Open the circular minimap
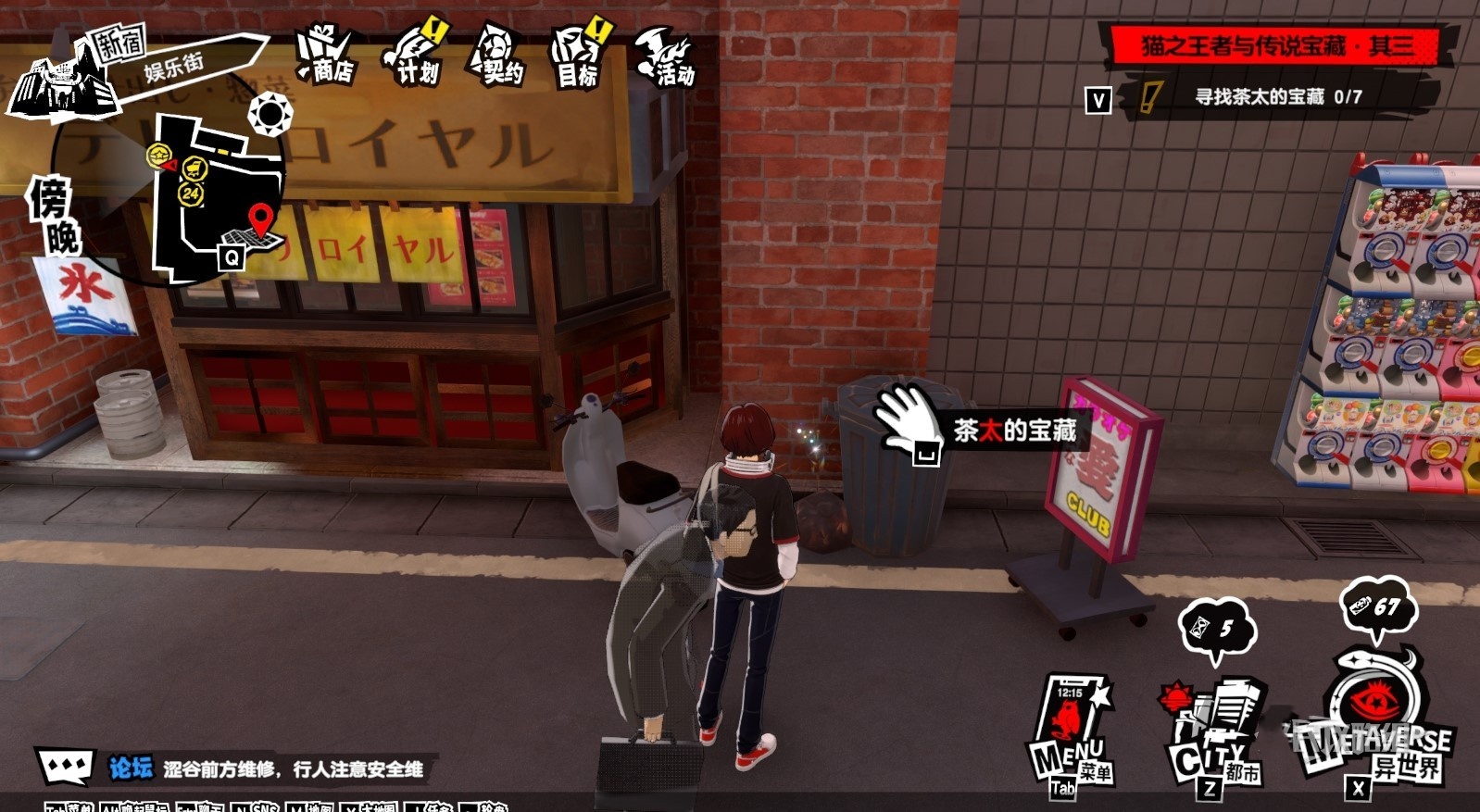This screenshot has height=812, width=1480. click(x=218, y=194)
